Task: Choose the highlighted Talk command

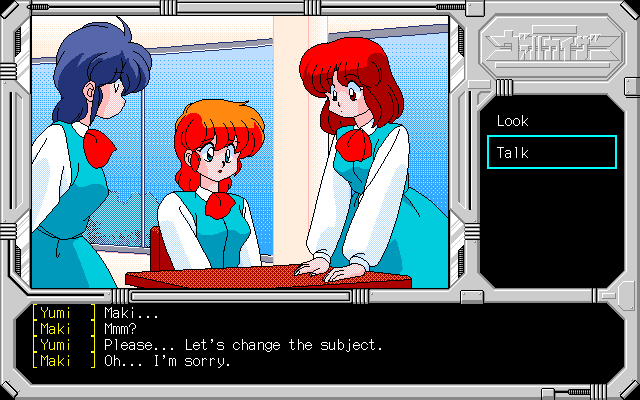Action: click(x=551, y=153)
